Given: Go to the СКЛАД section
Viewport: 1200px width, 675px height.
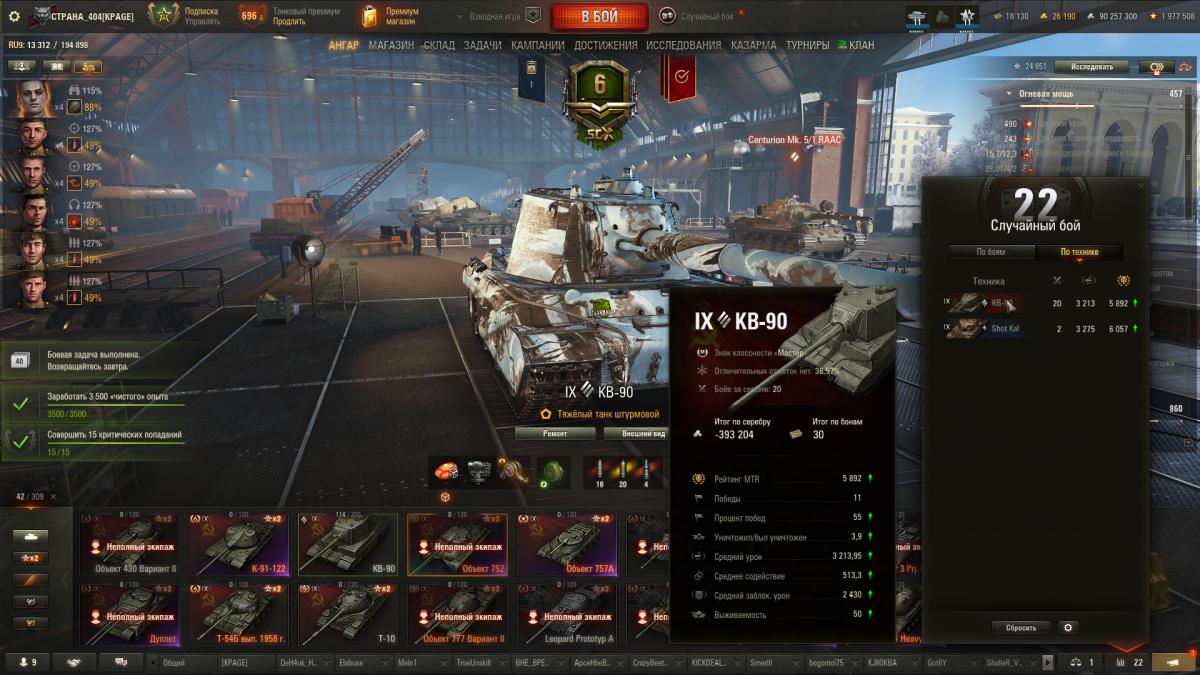Looking at the screenshot, I should 439,45.
